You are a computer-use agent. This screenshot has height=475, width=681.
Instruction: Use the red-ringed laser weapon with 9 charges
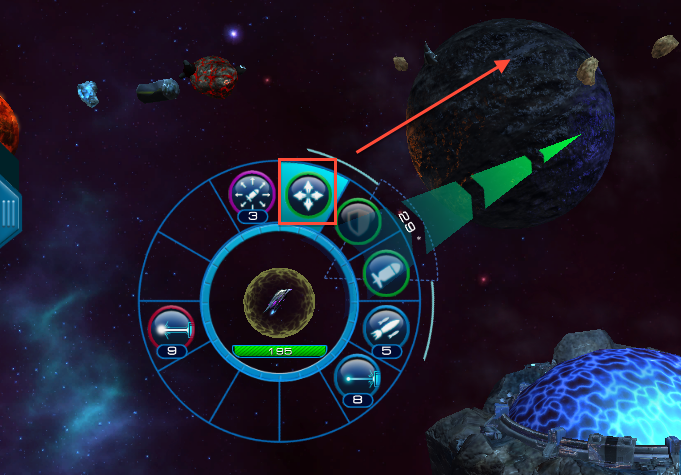pyautogui.click(x=170, y=328)
